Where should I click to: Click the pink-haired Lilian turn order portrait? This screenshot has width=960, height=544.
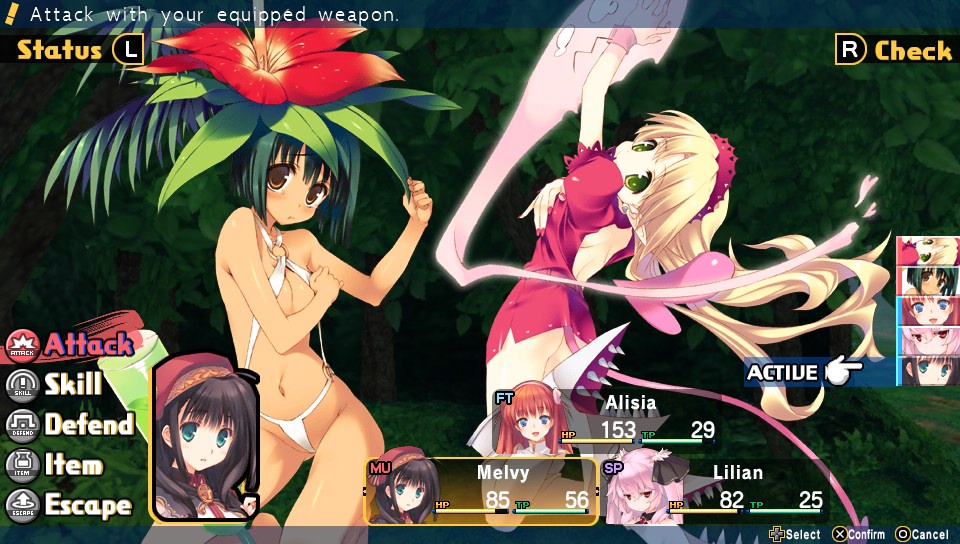pos(930,341)
